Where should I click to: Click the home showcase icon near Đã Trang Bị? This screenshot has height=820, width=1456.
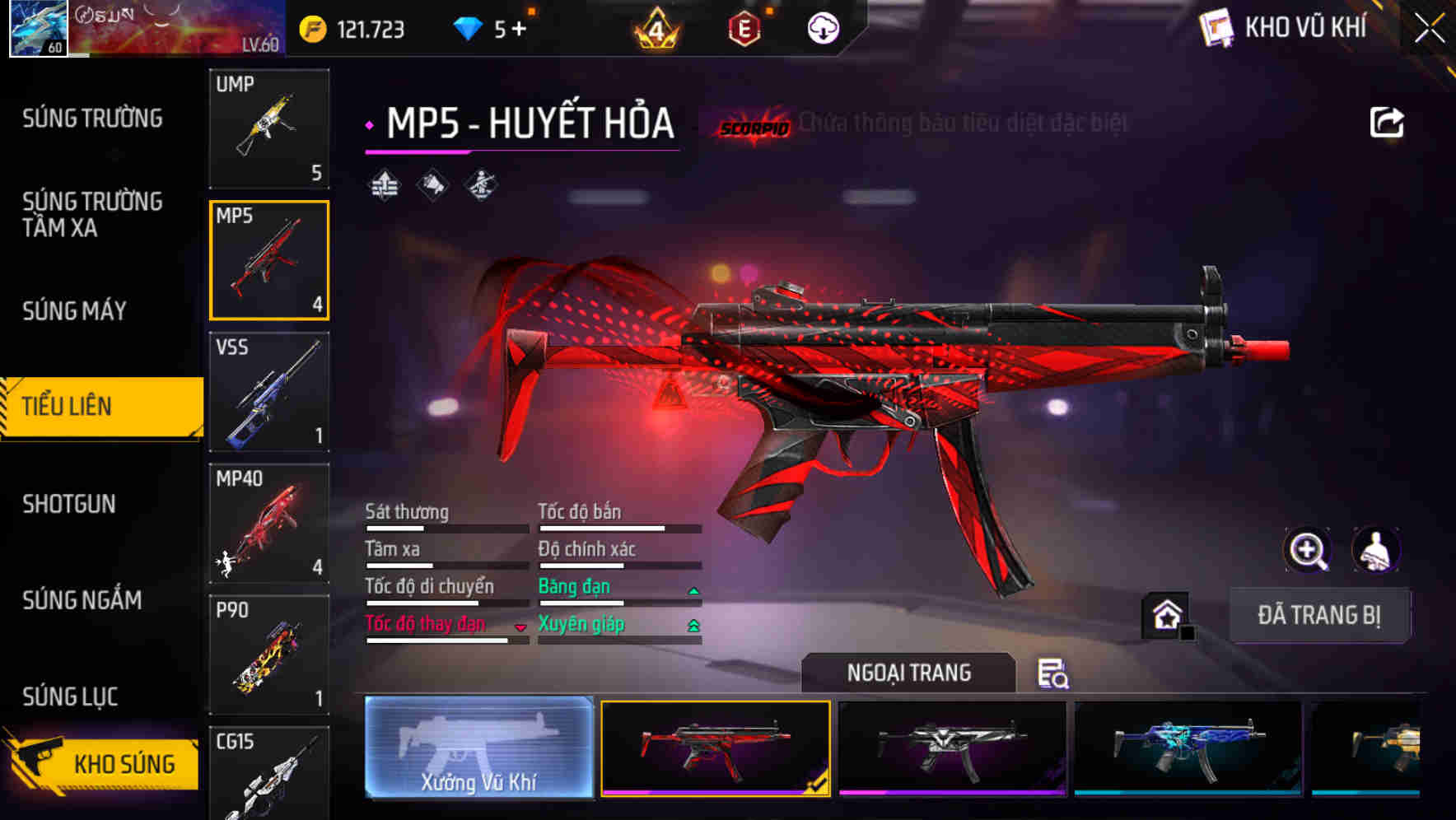(1166, 615)
